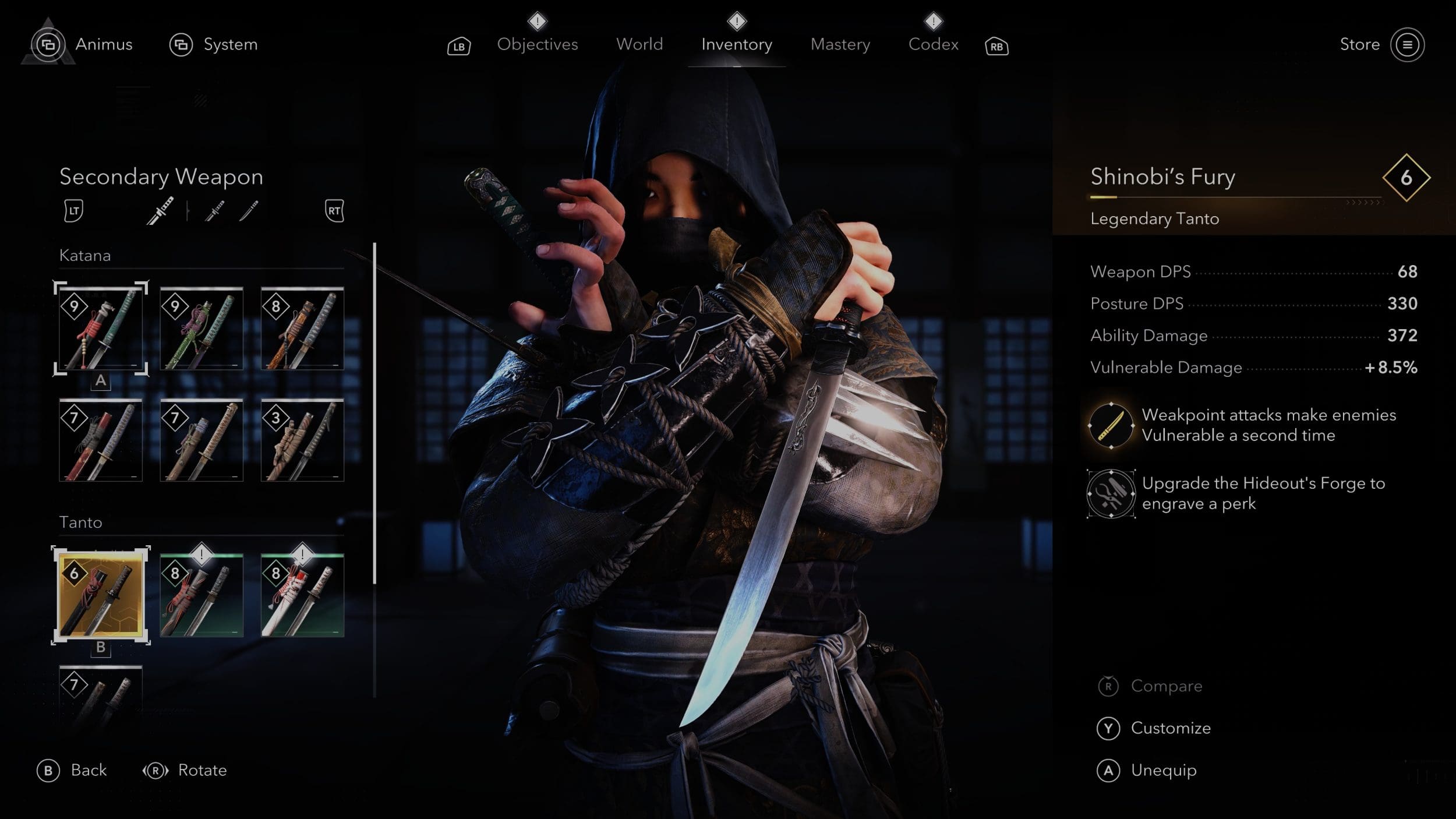Screen dimensions: 1456x819
Task: Select the level 3 katana slot
Action: click(x=302, y=440)
